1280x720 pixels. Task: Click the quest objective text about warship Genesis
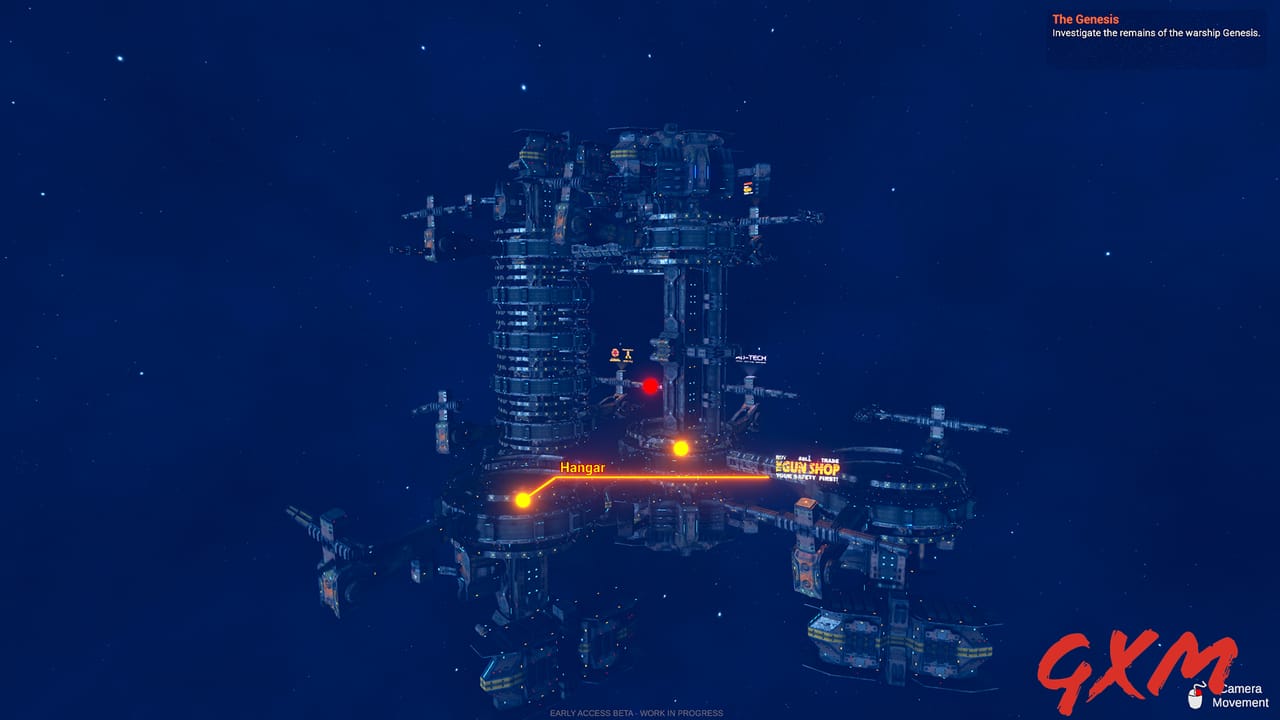[1155, 32]
